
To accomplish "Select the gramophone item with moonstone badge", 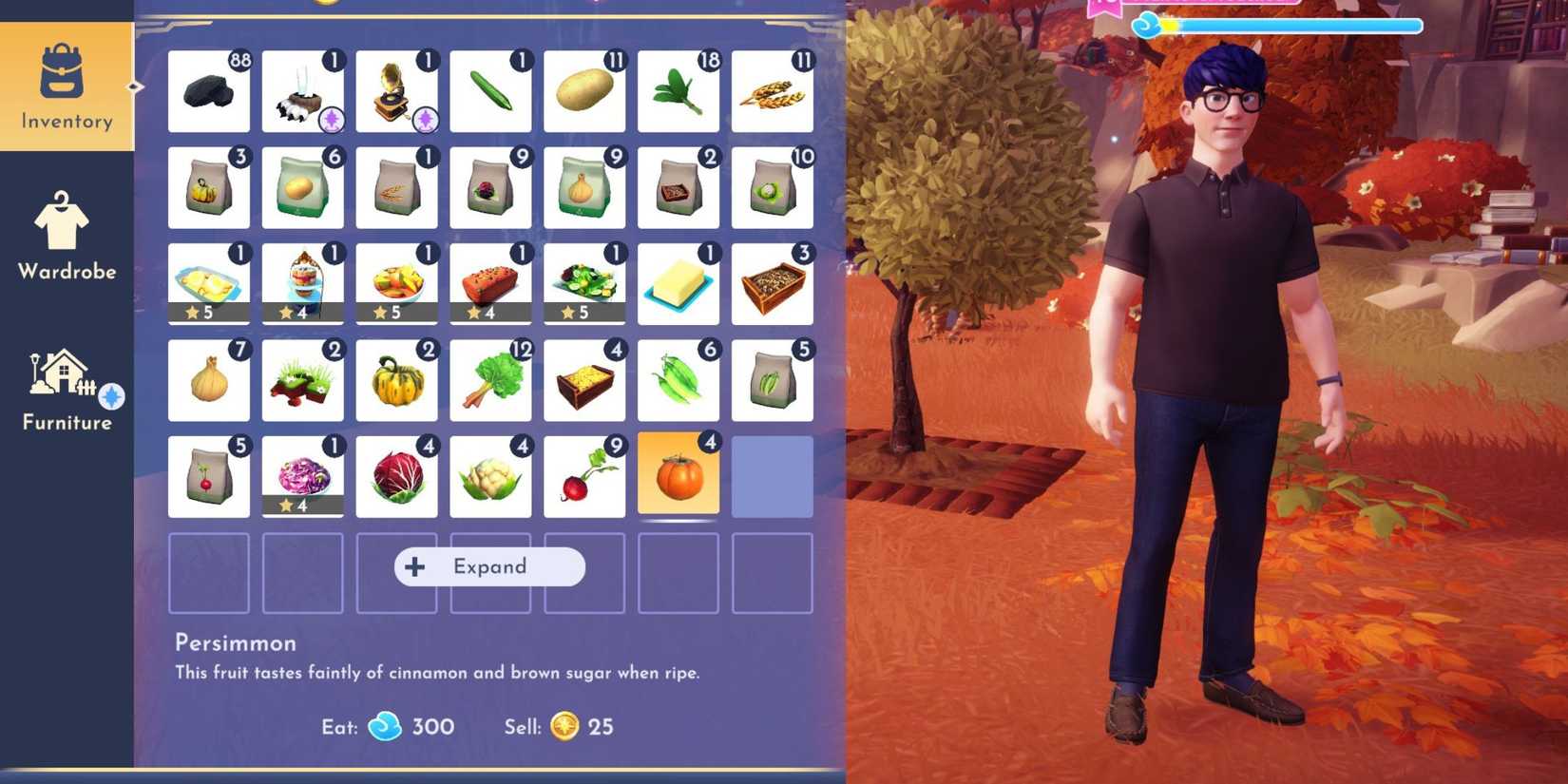I will coord(396,90).
